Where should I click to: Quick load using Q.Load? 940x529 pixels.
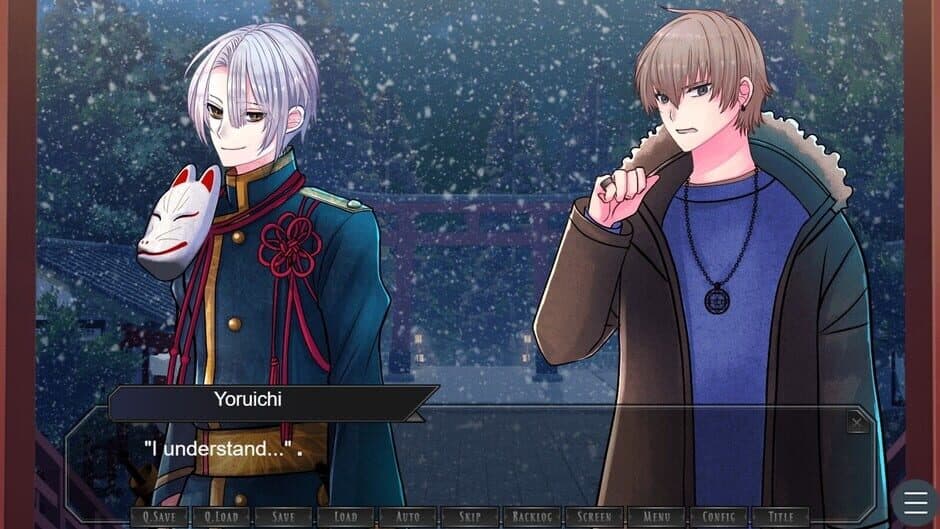(221, 517)
